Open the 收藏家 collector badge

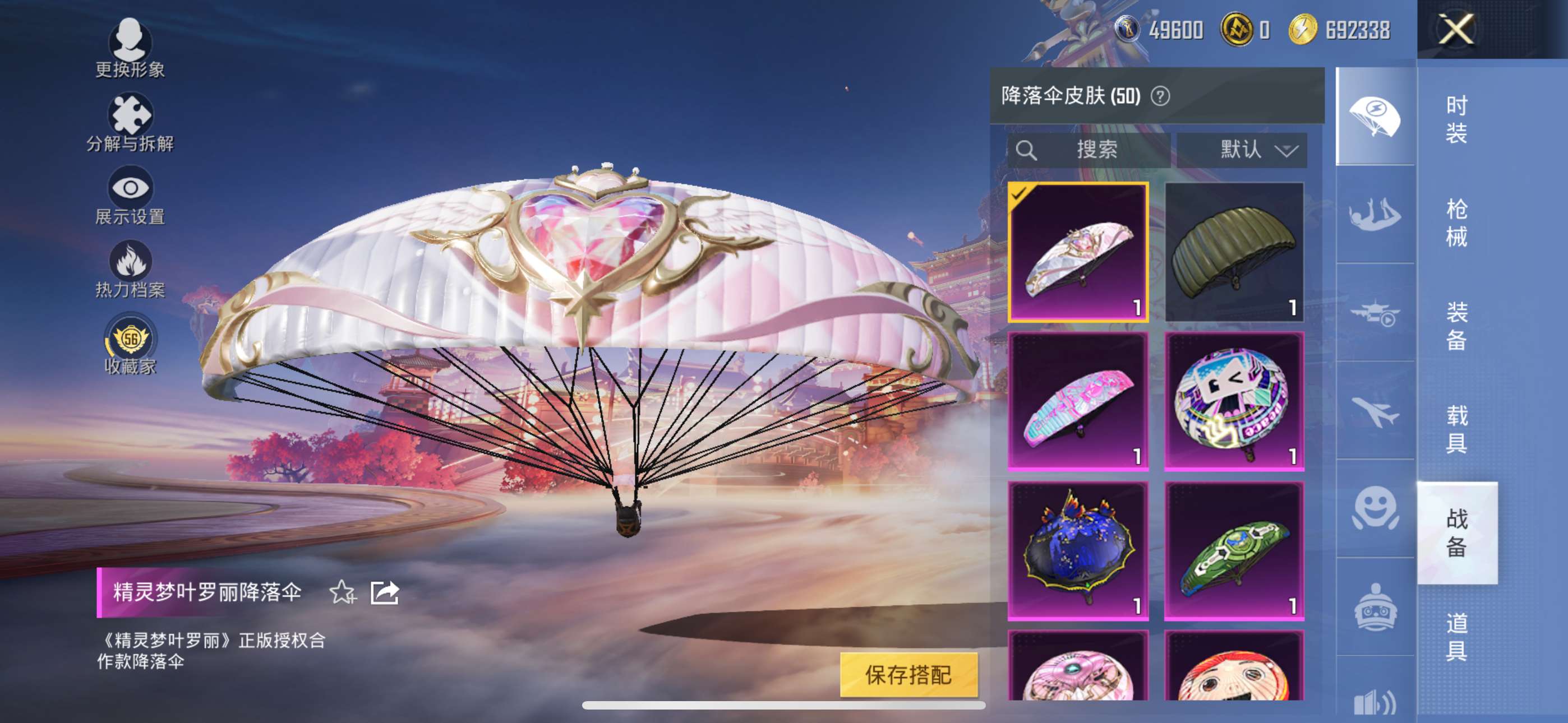[x=130, y=344]
